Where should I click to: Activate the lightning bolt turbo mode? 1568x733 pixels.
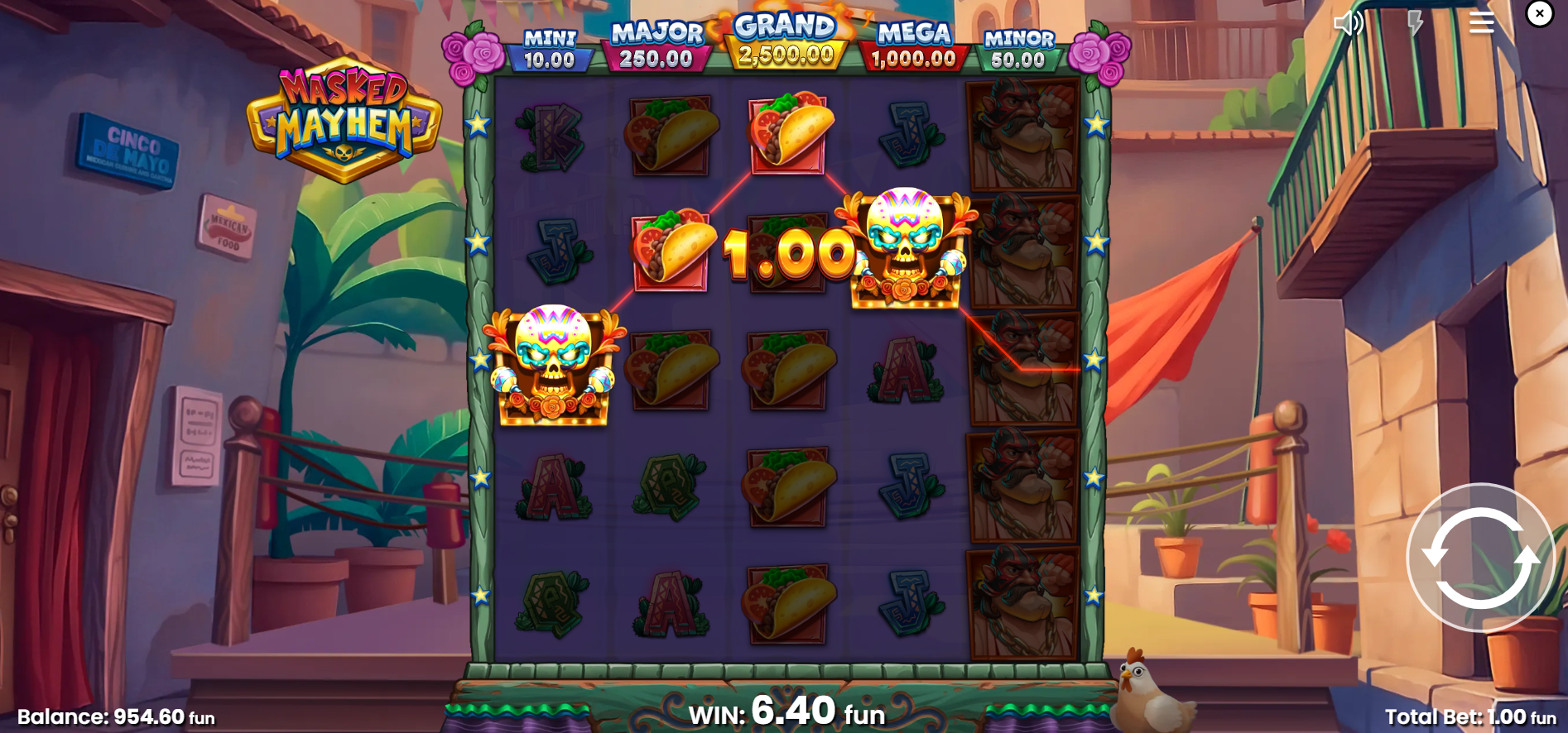(x=1415, y=23)
